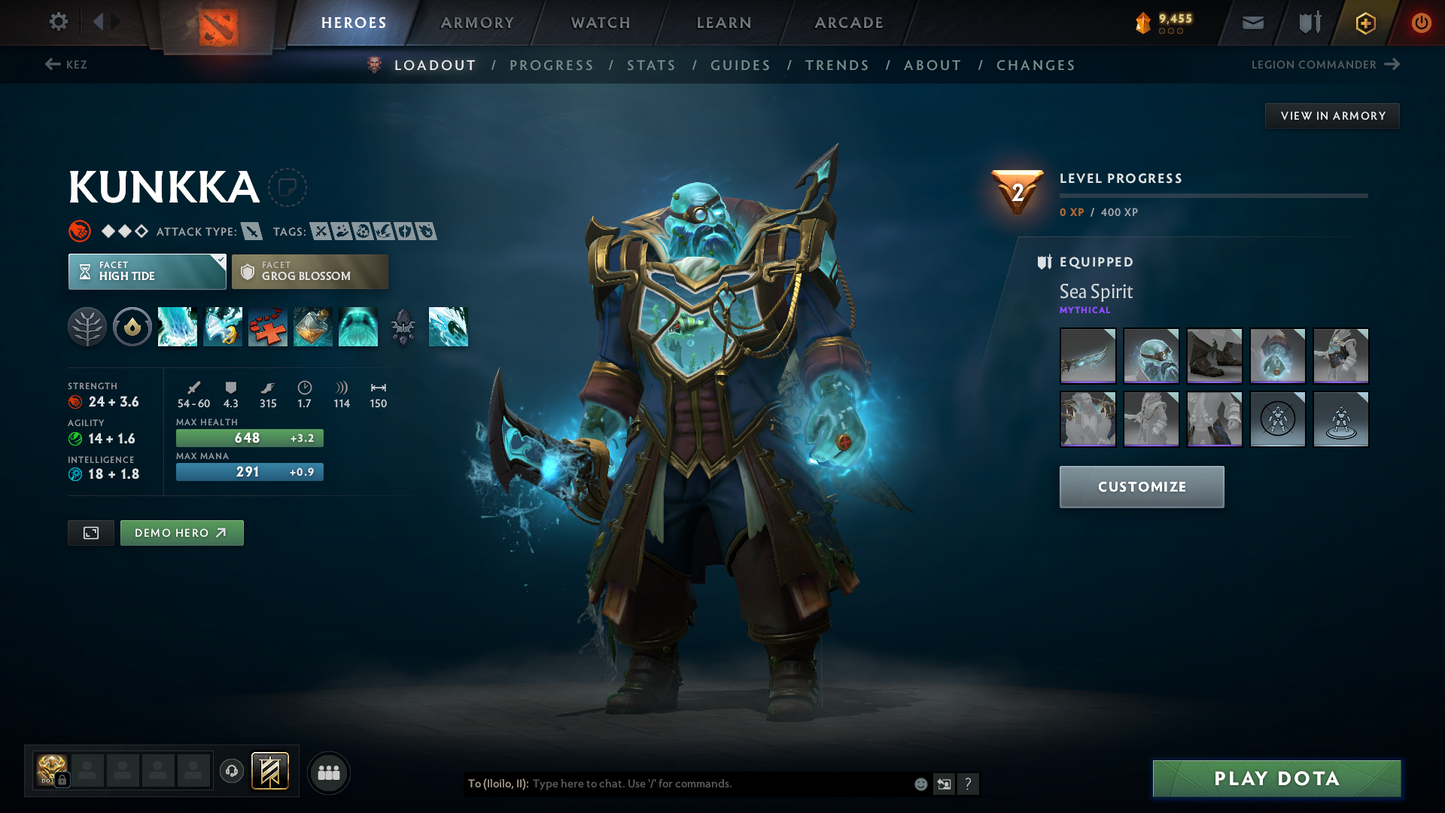This screenshot has height=813, width=1445.
Task: Switch to the Trends section
Action: coord(837,65)
